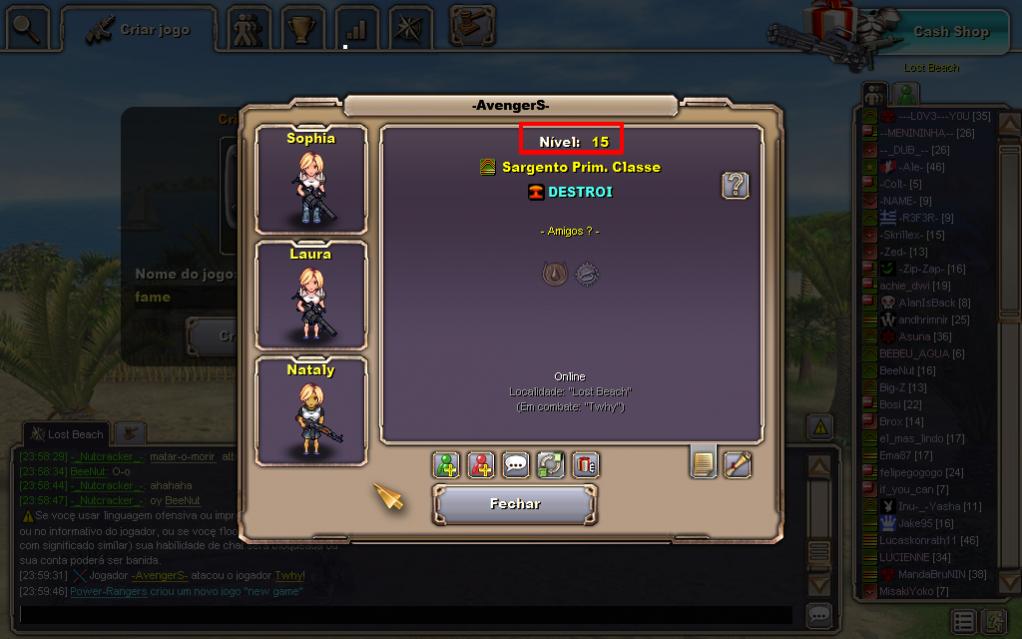Open the bar chart rankings tab
Screen dimensions: 1022x639
355,30
